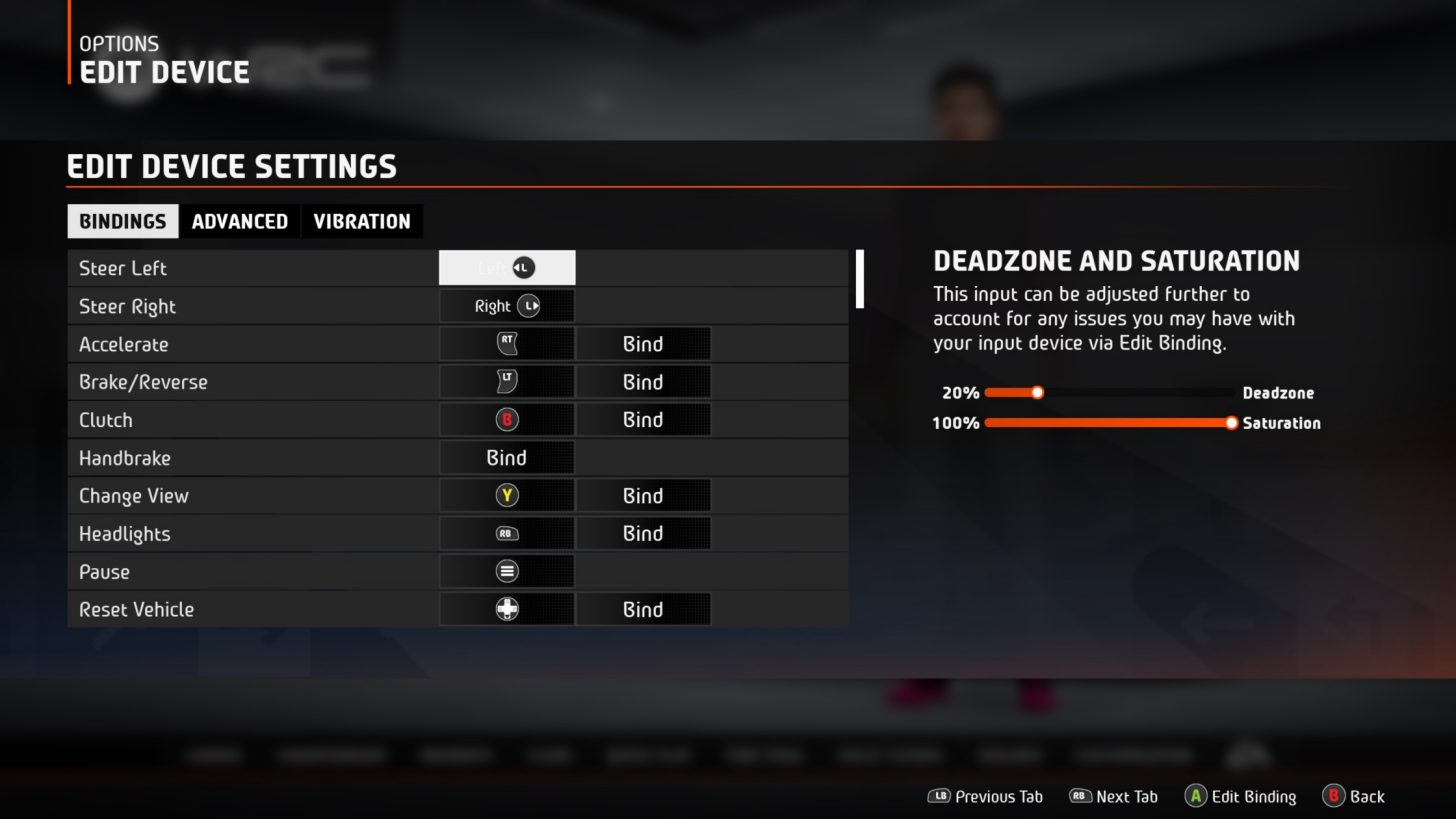The width and height of the screenshot is (1456, 819).
Task: Switch to the Vibration tab
Action: coord(362,221)
